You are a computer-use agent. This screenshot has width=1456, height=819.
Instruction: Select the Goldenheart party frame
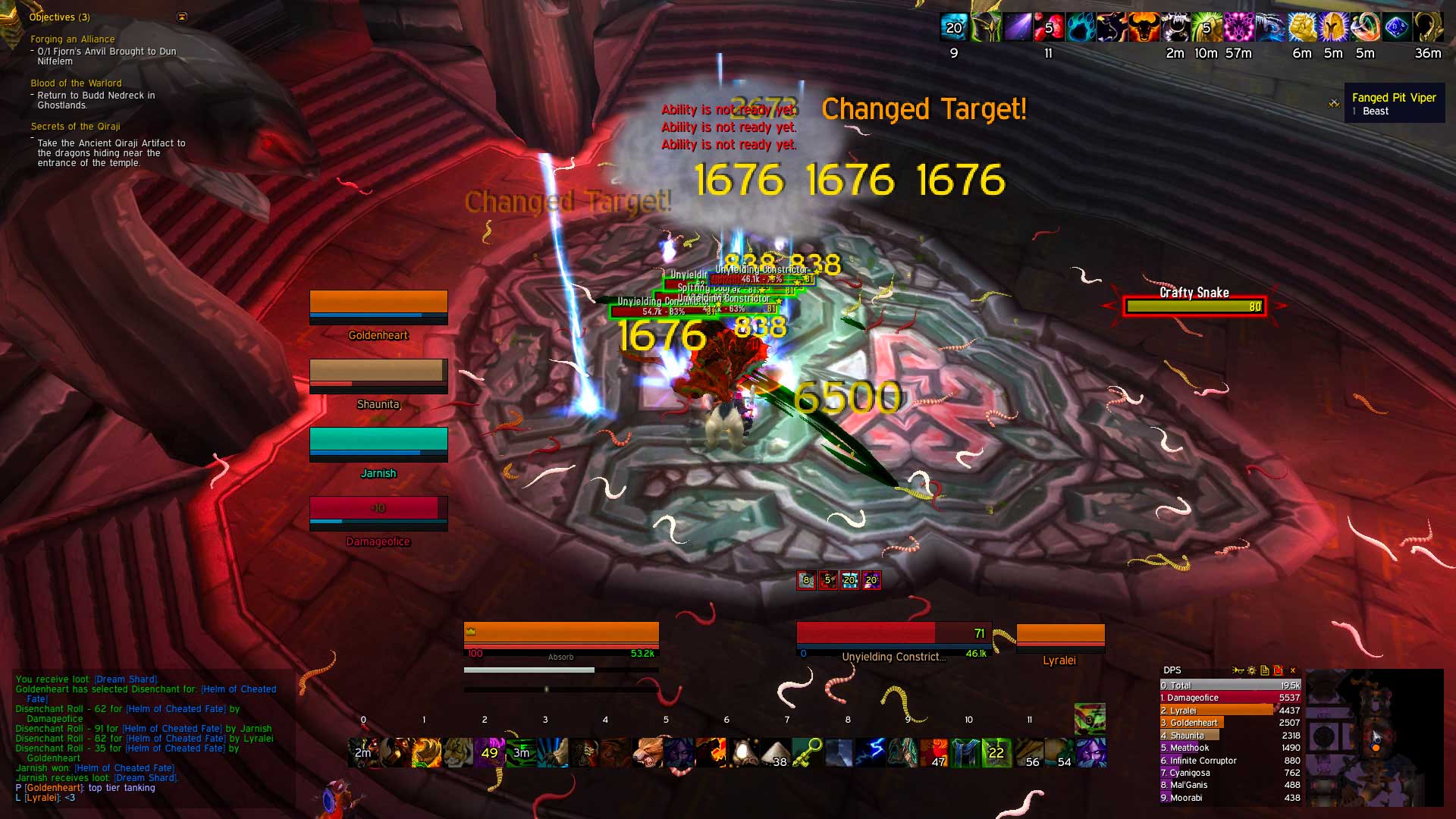[x=378, y=306]
